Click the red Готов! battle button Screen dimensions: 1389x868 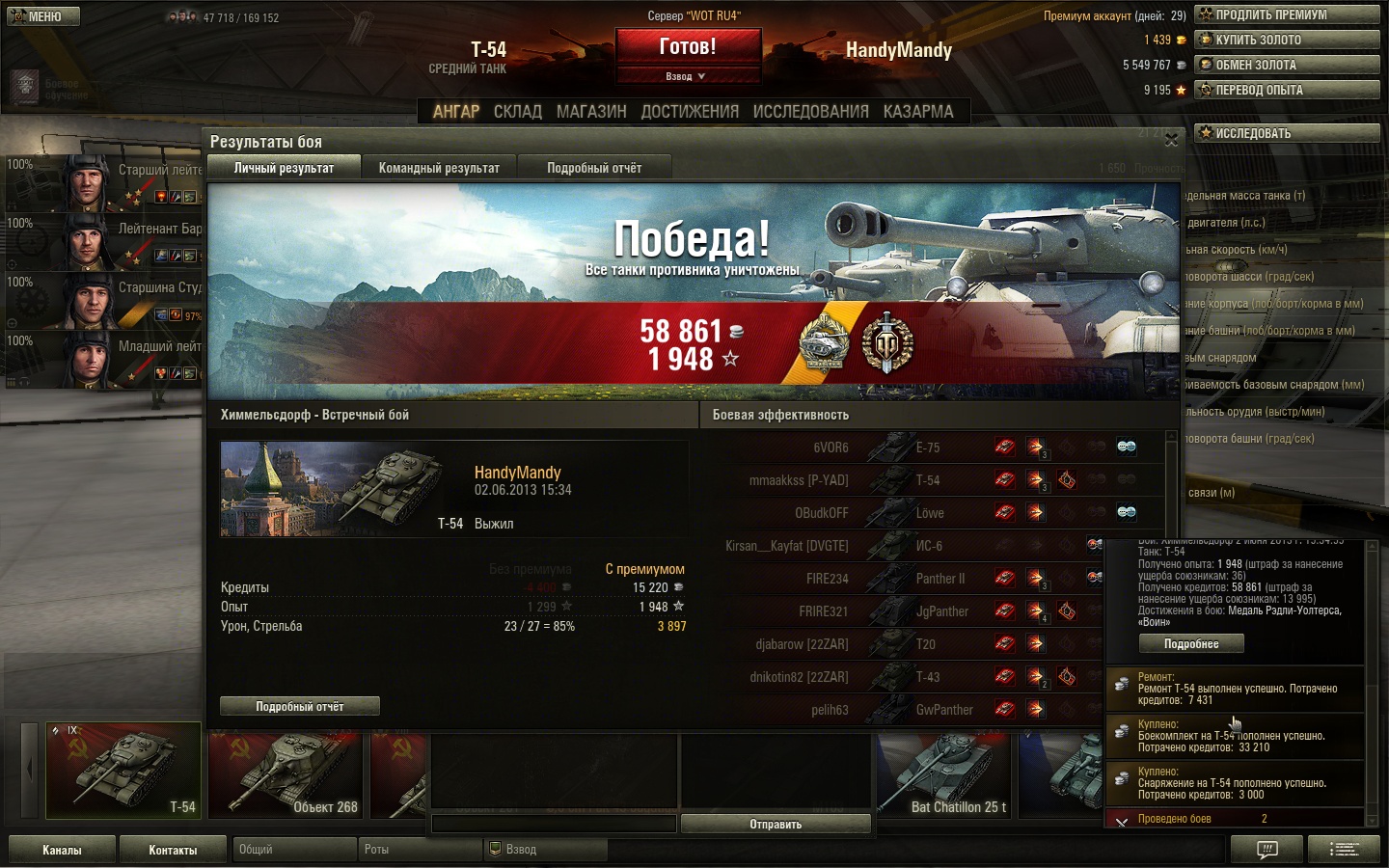[688, 46]
